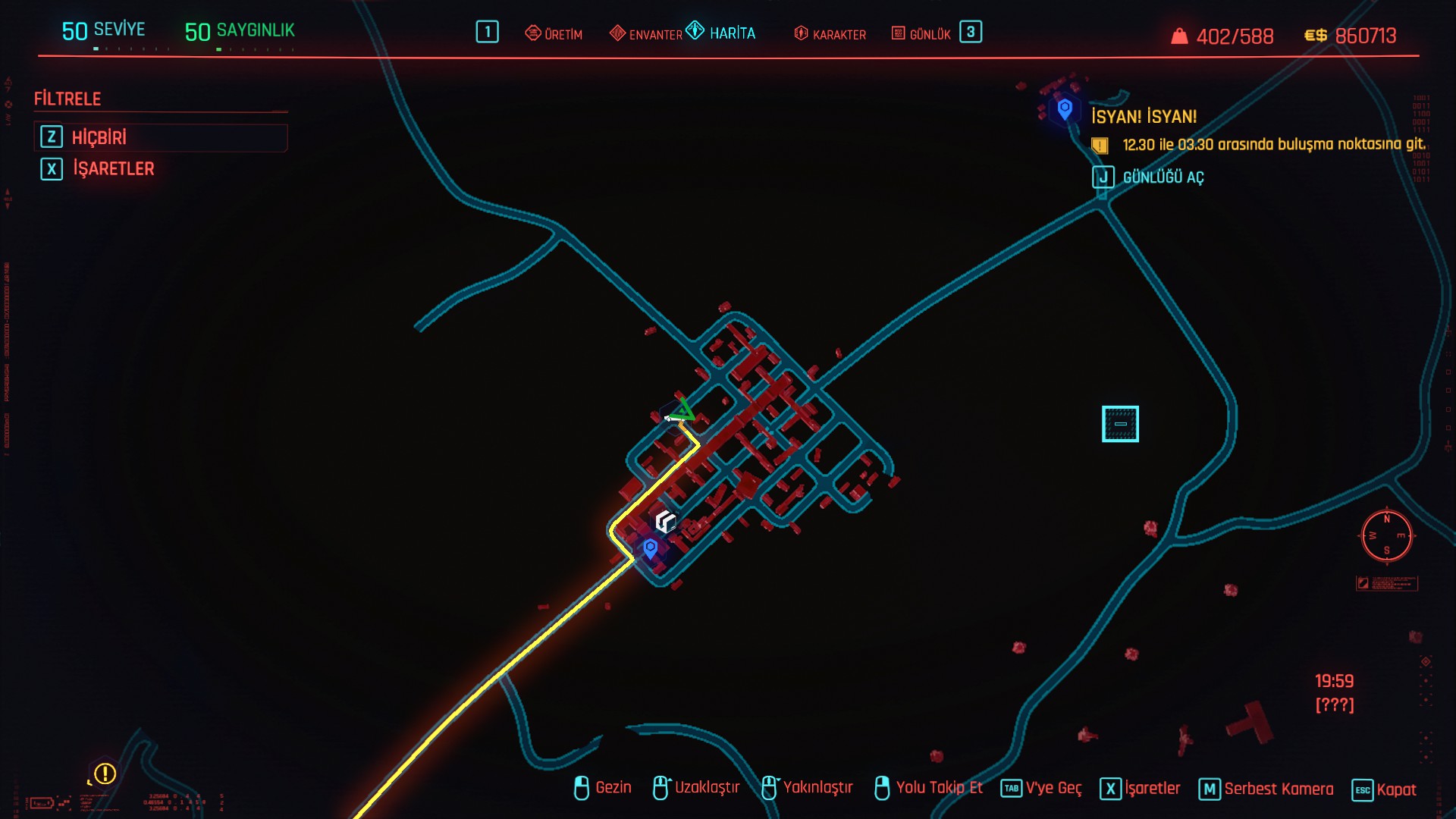Select the İşaretler filter entry
Viewport: 1456px width, 819px height.
pos(113,168)
